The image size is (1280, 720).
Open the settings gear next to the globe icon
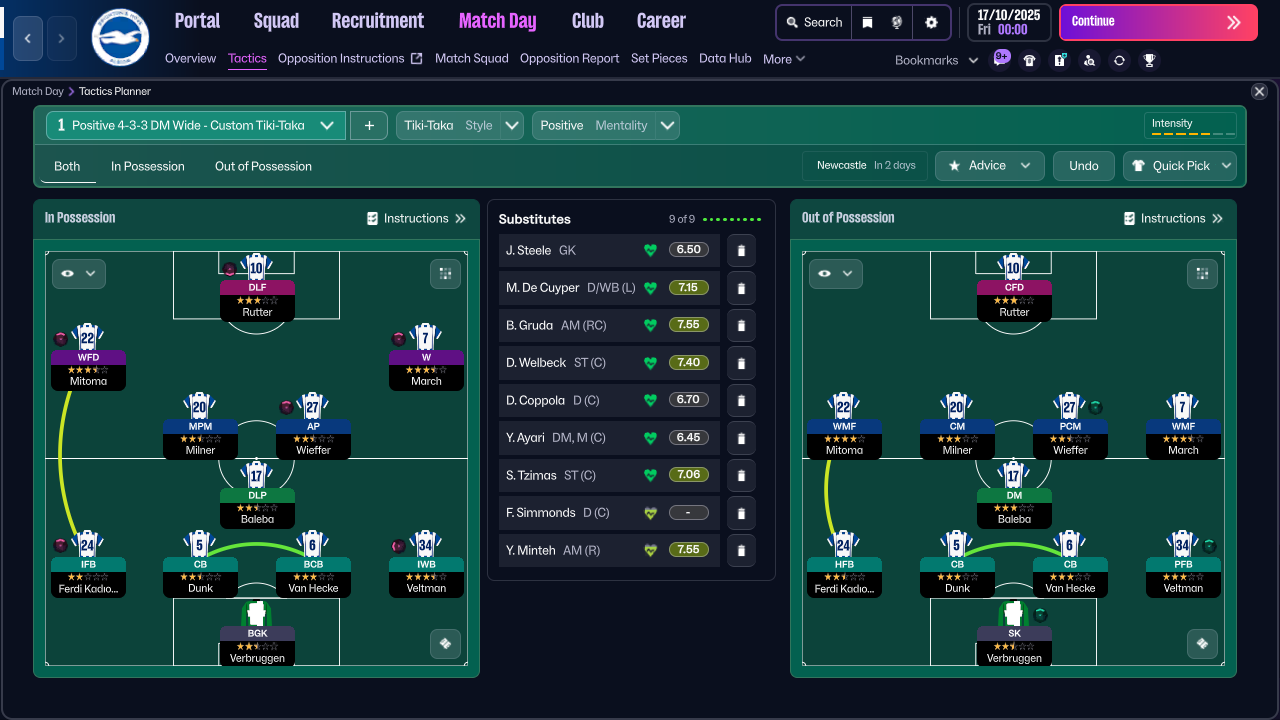click(931, 22)
